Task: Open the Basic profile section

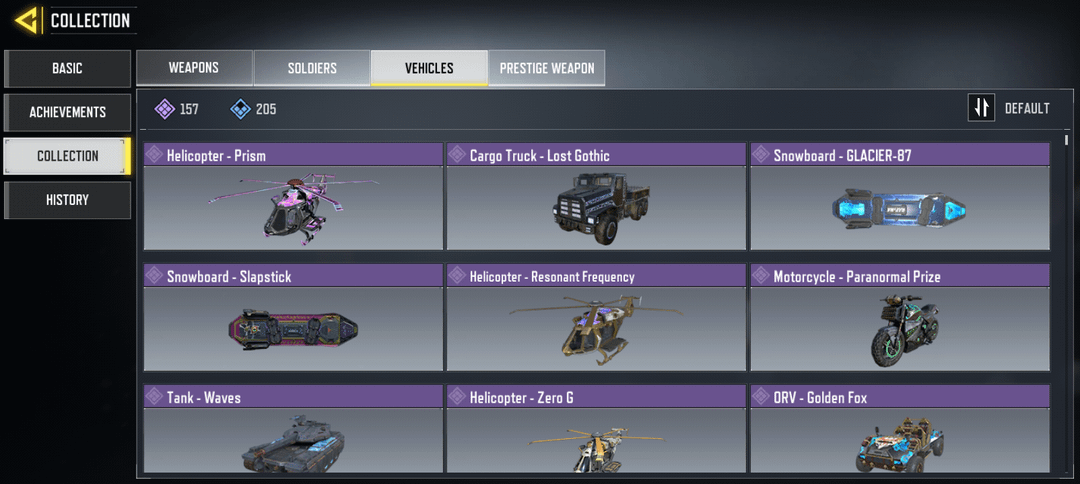Action: (x=67, y=69)
